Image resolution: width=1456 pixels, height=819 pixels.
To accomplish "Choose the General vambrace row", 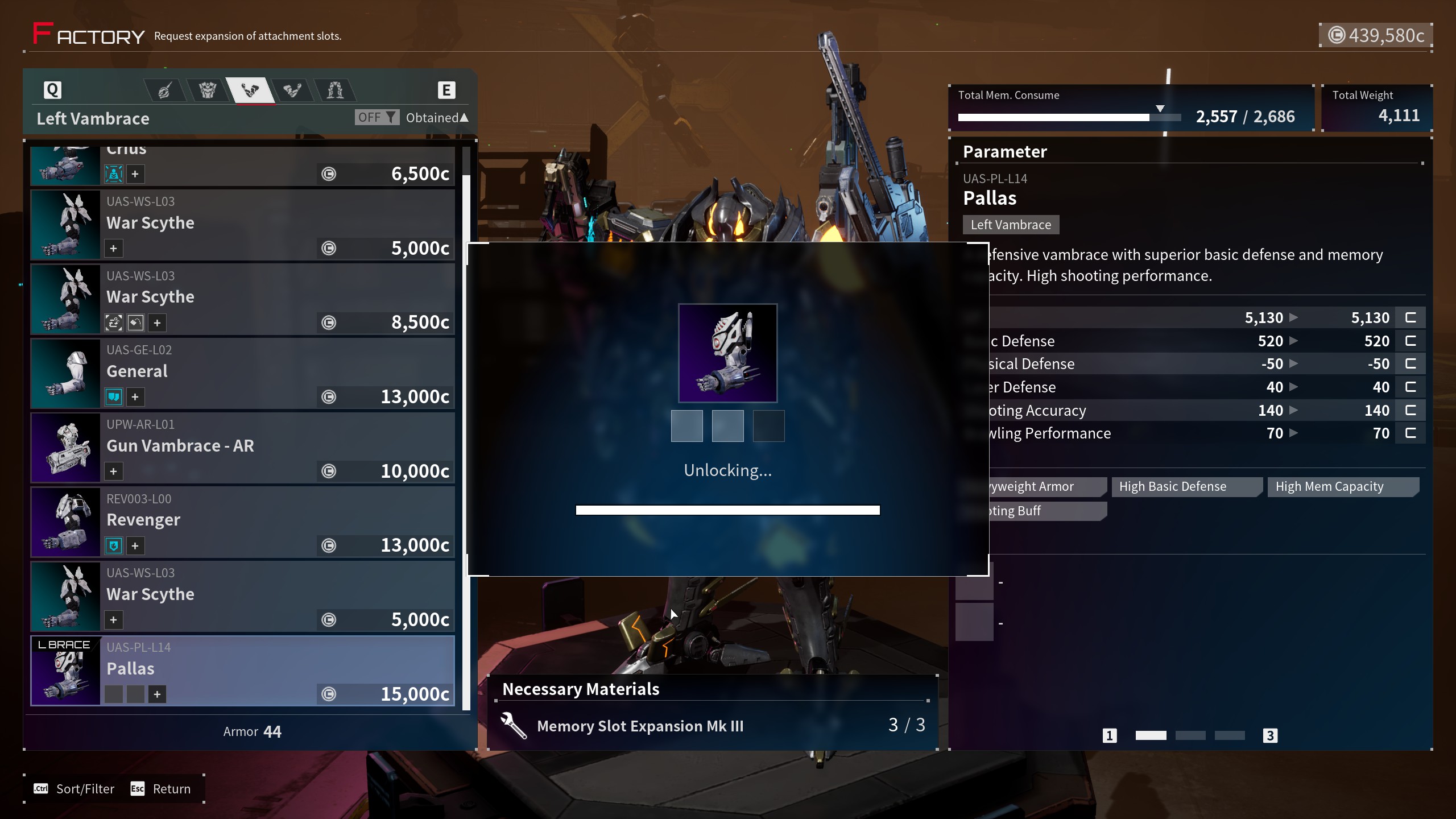I will (243, 373).
